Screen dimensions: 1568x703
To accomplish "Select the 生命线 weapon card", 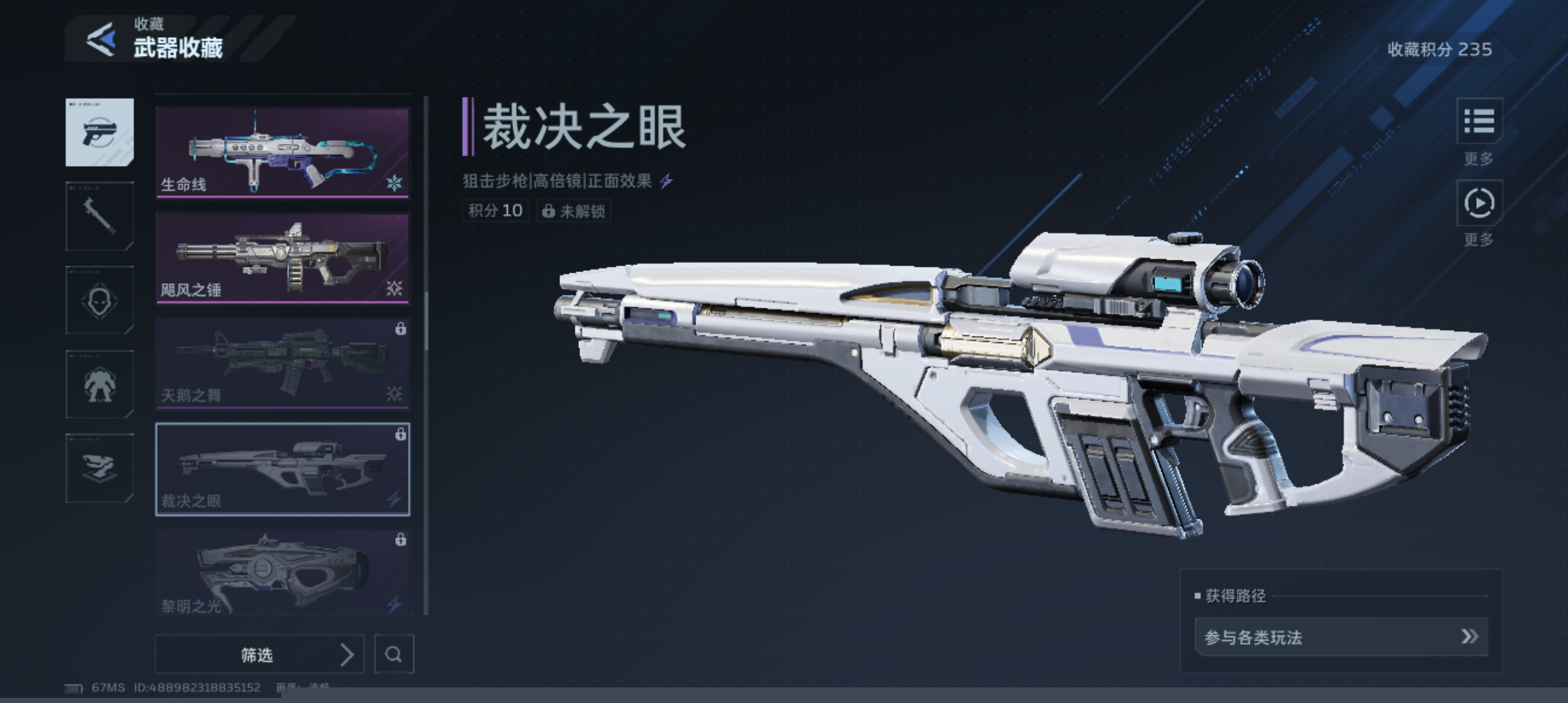I will pos(283,152).
